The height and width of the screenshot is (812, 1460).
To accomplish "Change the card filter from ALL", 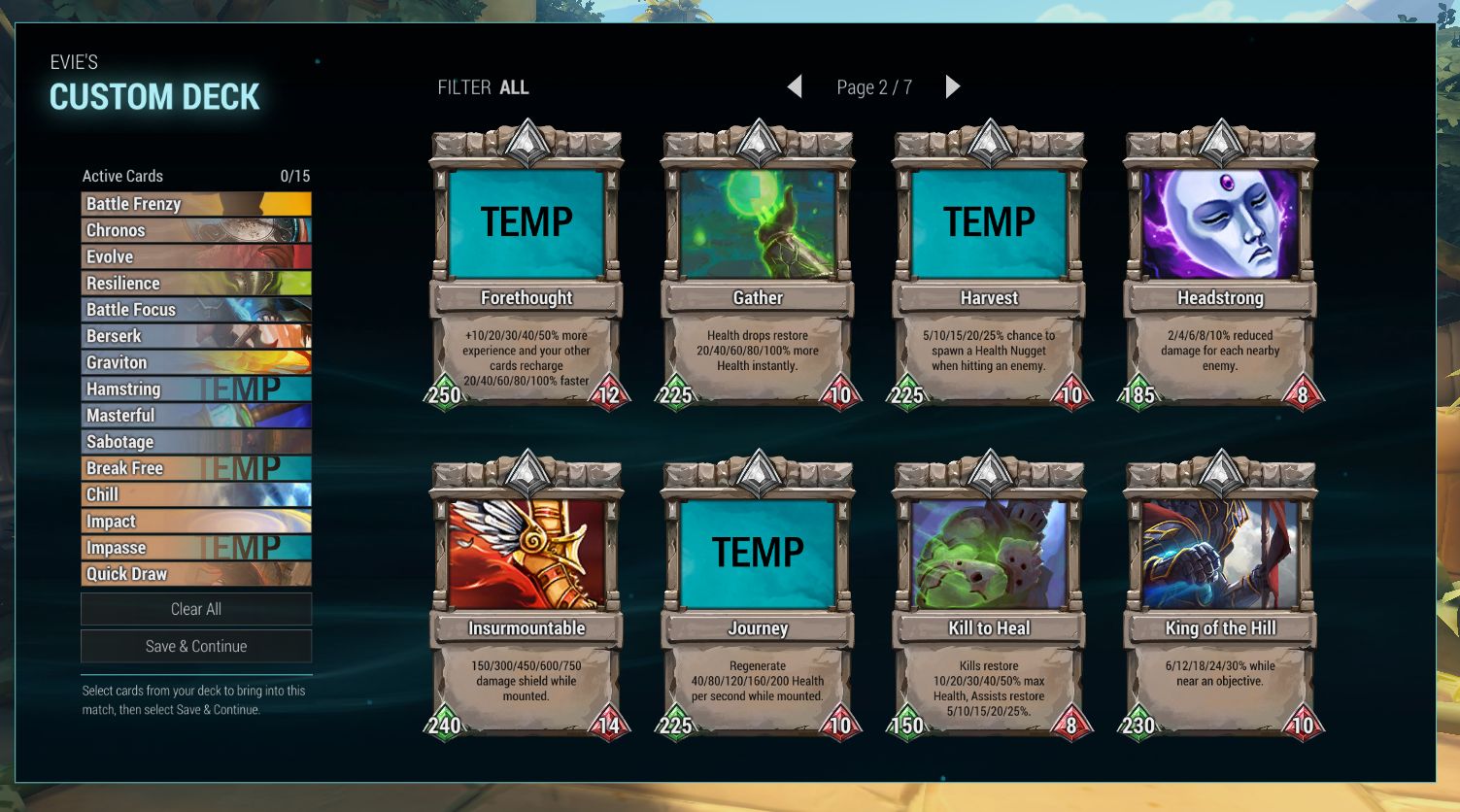I will coord(513,87).
